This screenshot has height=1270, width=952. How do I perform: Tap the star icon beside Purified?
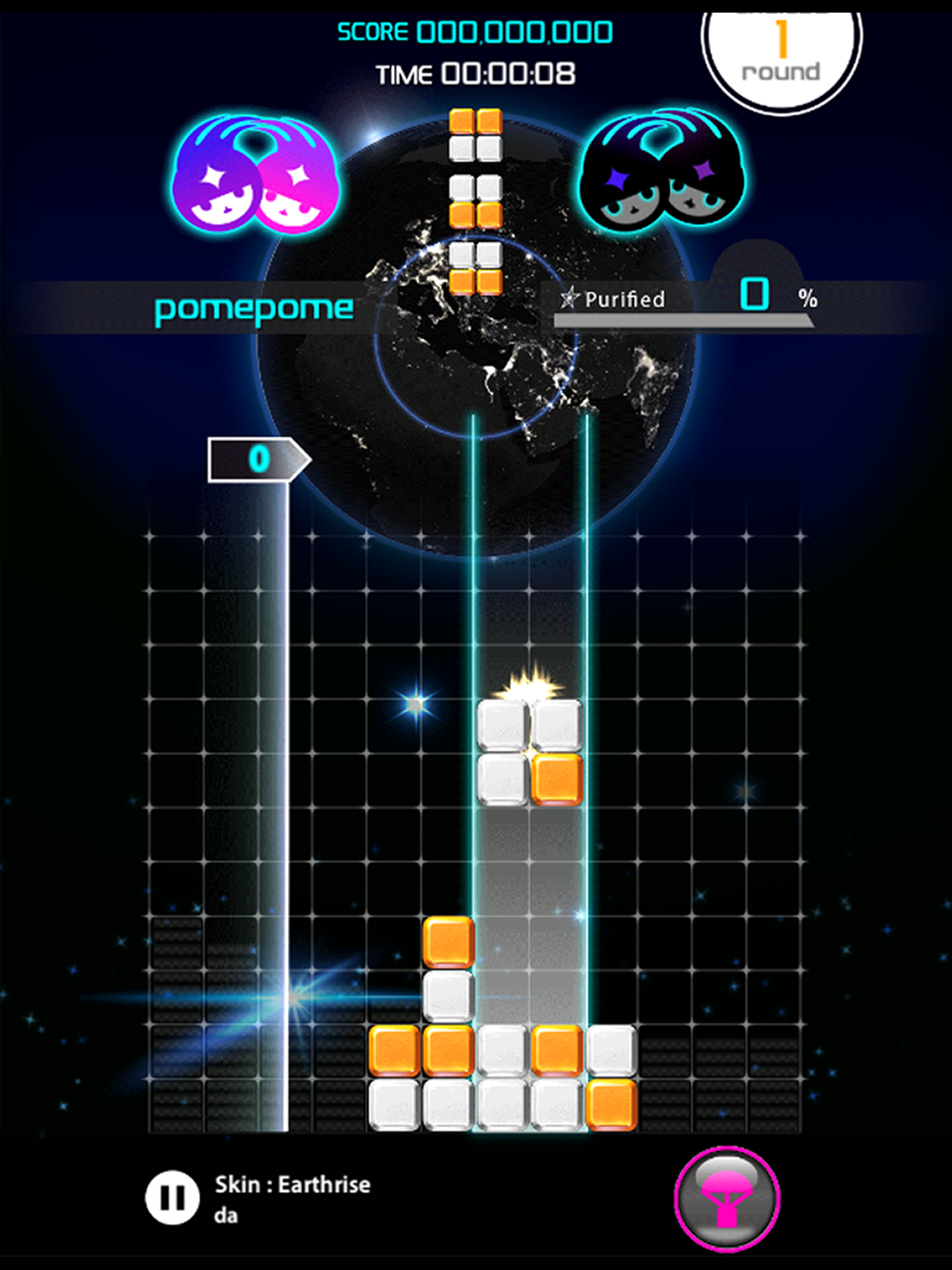[569, 298]
